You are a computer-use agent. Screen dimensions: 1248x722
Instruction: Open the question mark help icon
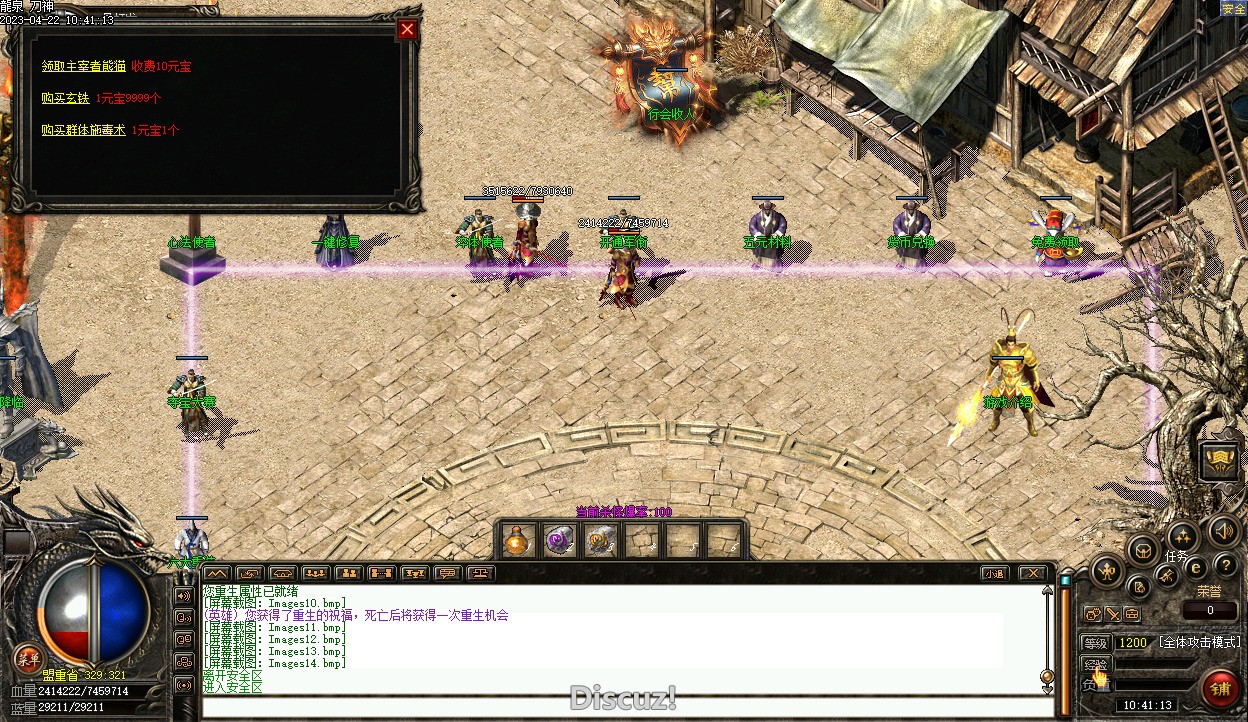[x=1226, y=566]
